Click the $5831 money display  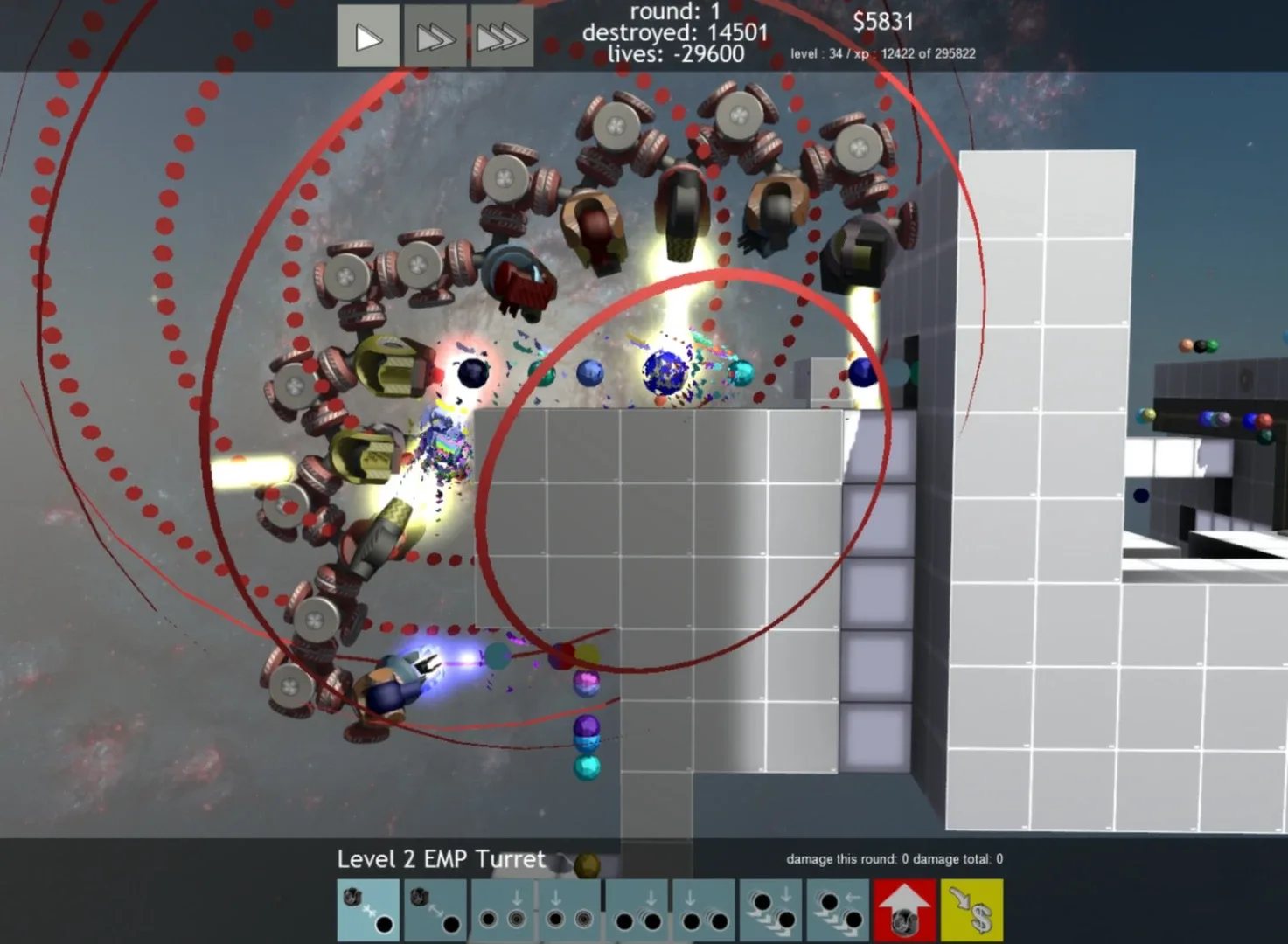click(881, 21)
